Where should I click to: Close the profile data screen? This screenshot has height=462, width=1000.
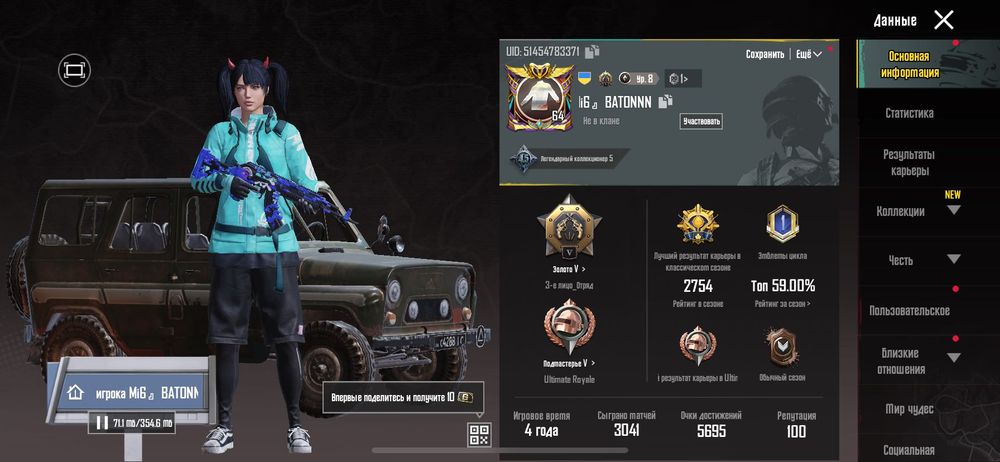(x=943, y=19)
